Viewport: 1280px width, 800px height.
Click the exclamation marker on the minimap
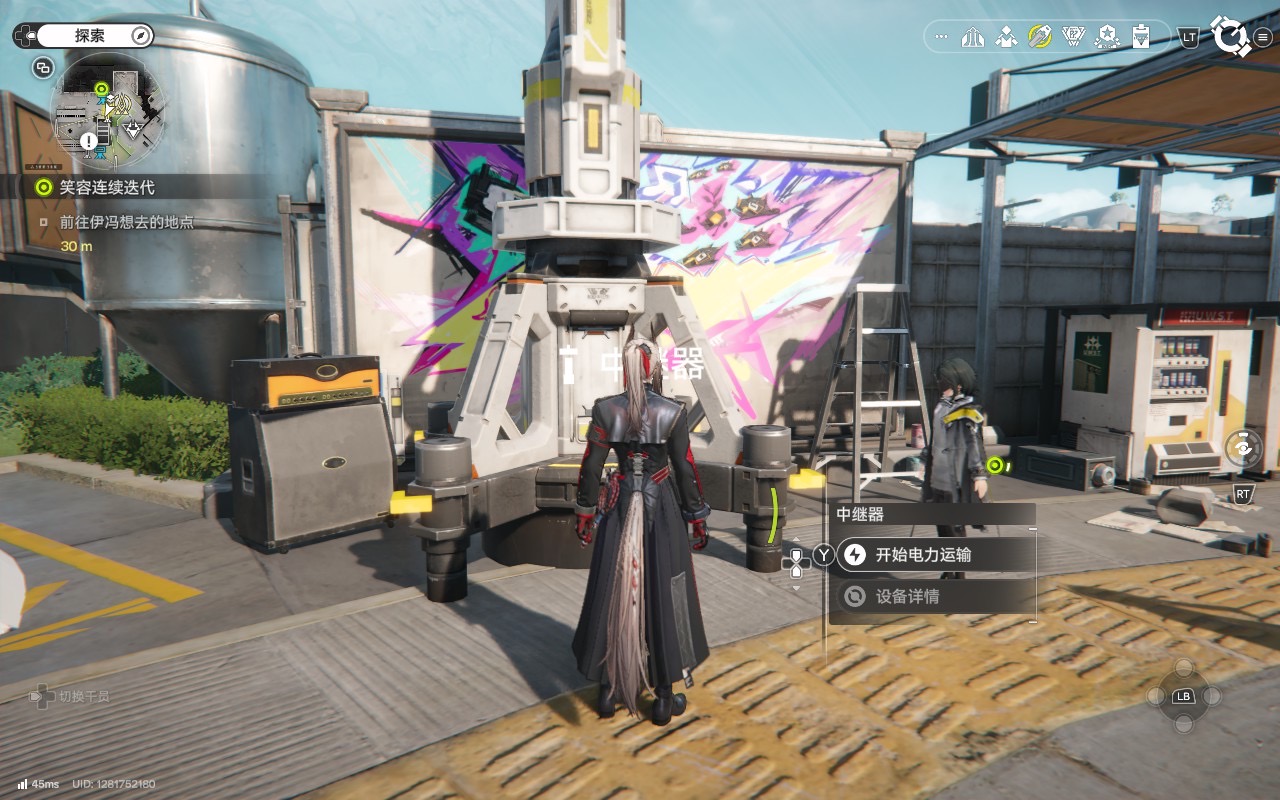(x=89, y=142)
